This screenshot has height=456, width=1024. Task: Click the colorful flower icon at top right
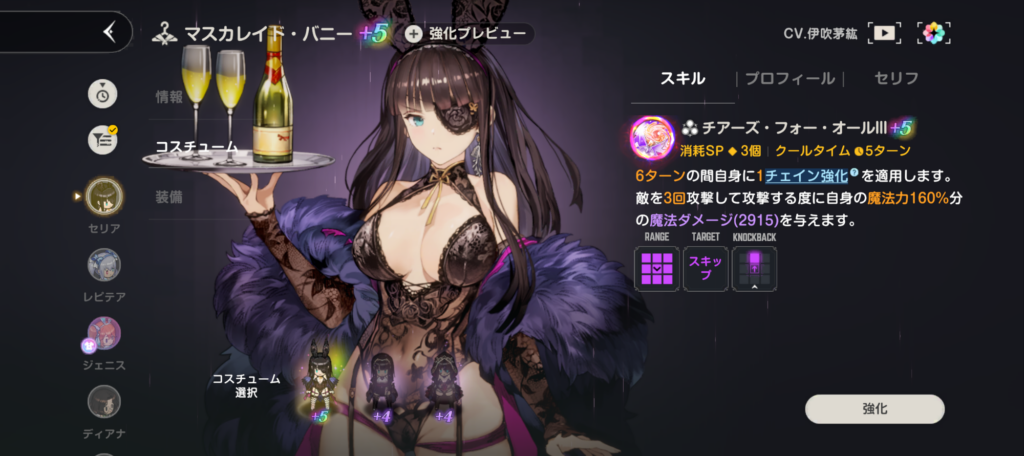933,33
